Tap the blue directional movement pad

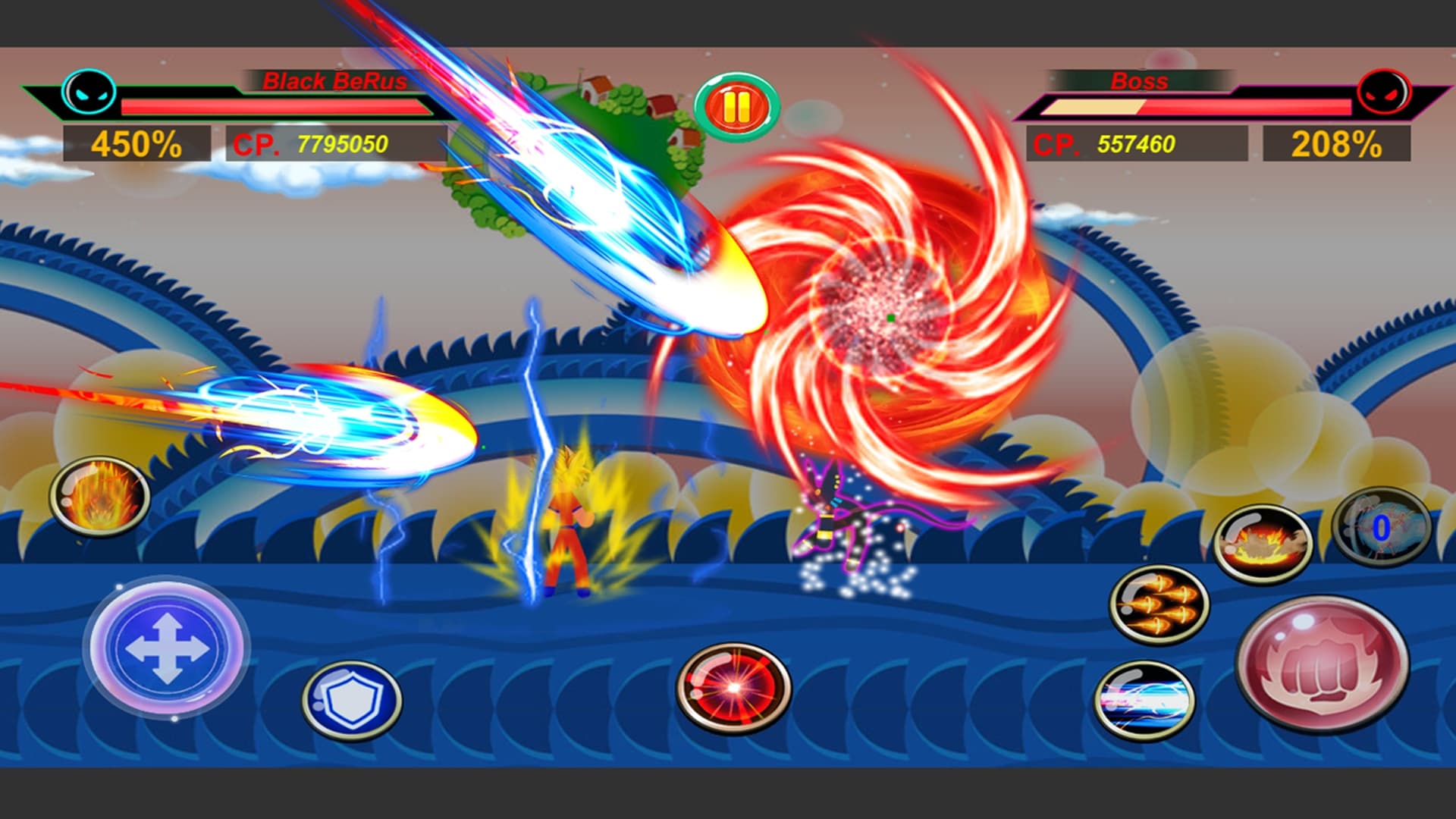point(166,648)
